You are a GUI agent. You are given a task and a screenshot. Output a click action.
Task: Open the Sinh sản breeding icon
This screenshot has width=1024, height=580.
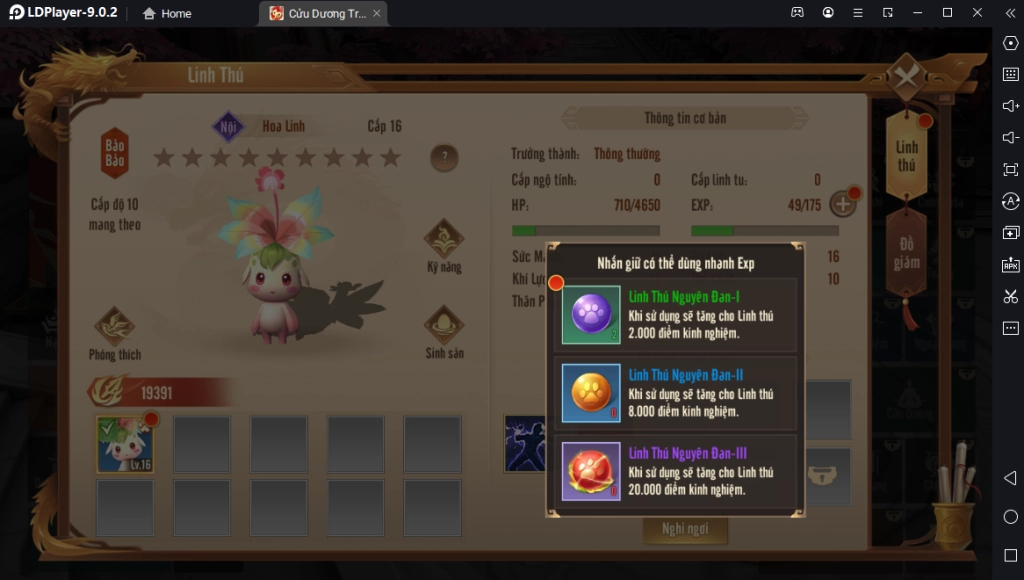(x=443, y=331)
